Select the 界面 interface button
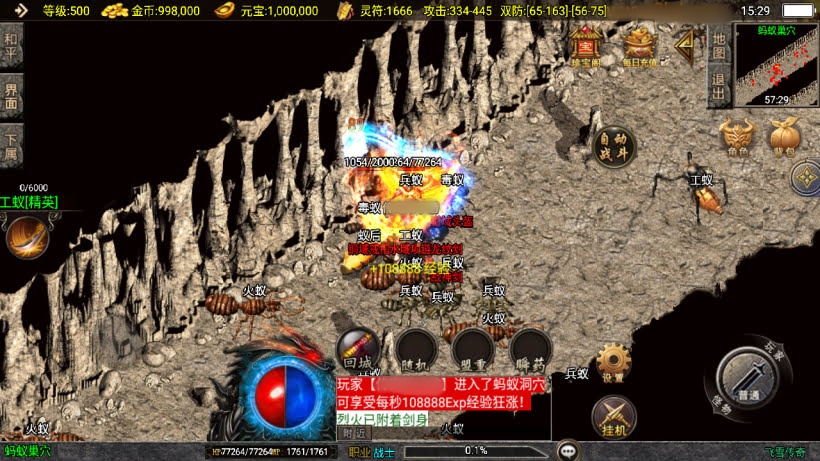The image size is (820, 461). 11,96
